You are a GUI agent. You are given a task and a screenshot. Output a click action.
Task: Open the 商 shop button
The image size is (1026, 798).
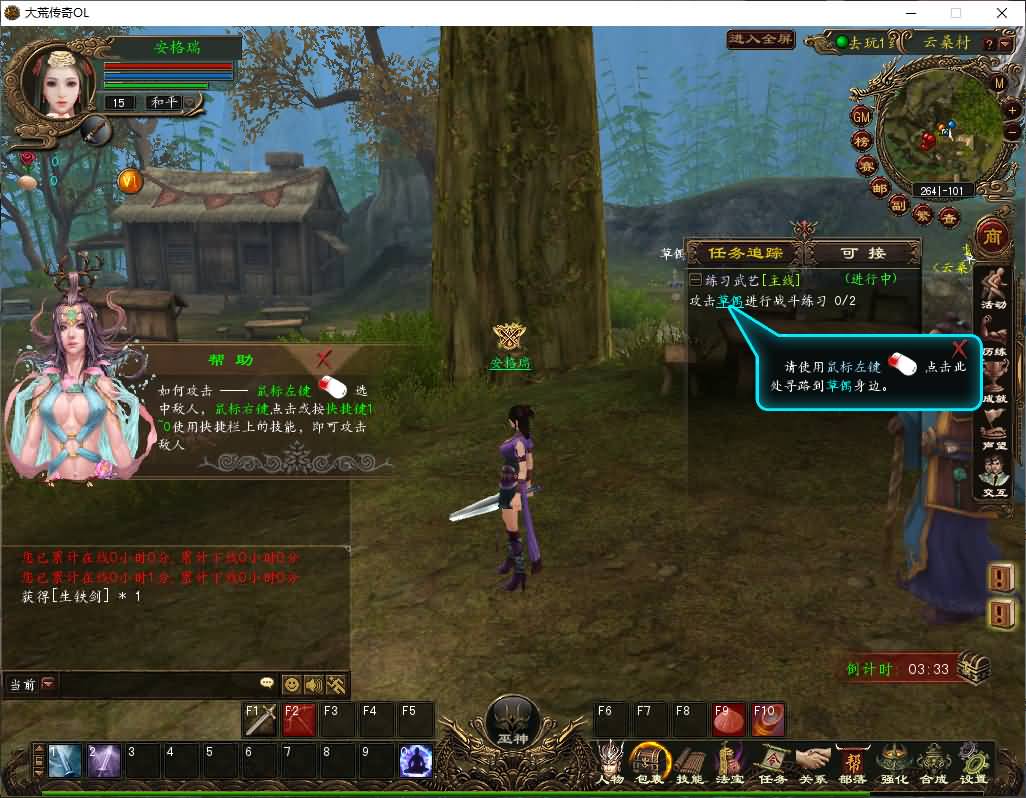click(992, 236)
